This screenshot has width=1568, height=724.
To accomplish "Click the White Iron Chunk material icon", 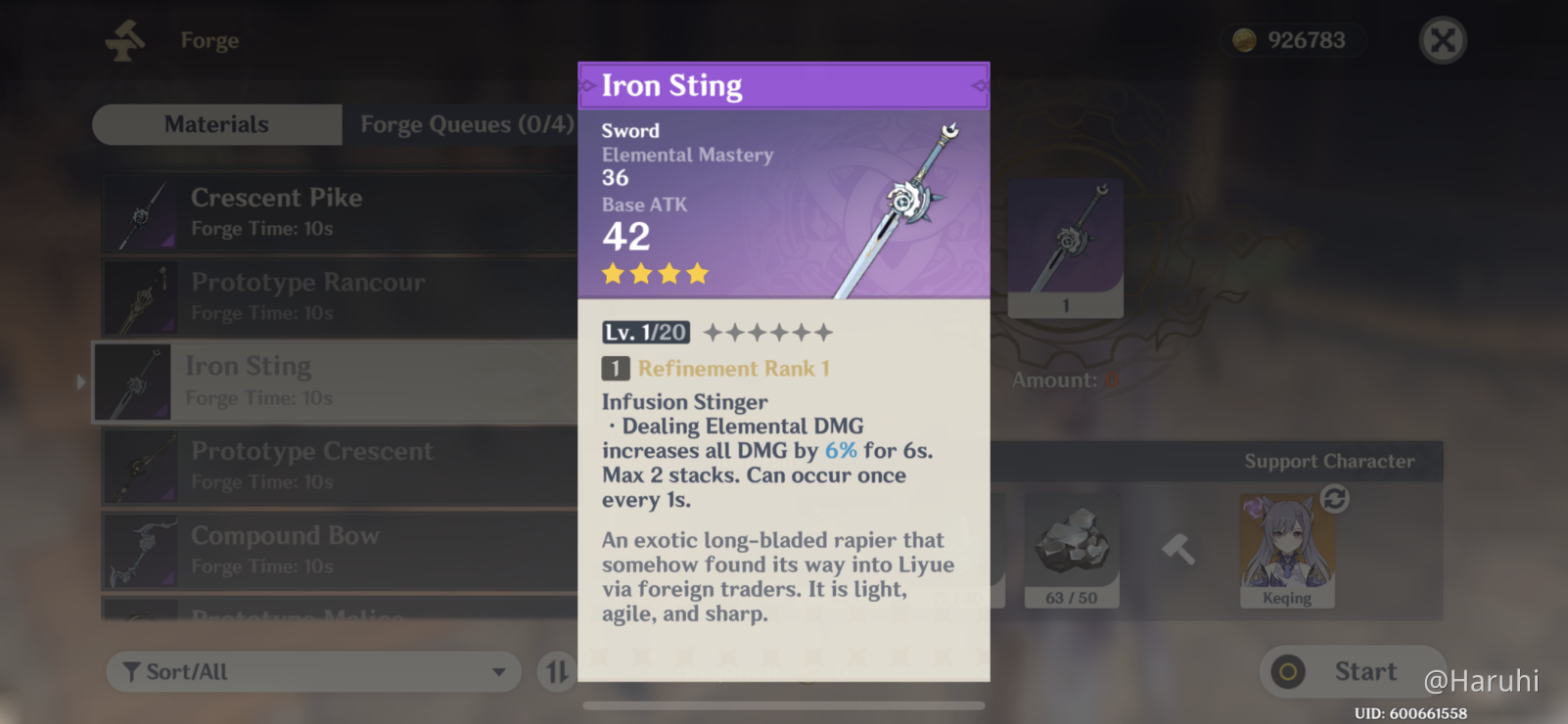I will pos(1072,543).
